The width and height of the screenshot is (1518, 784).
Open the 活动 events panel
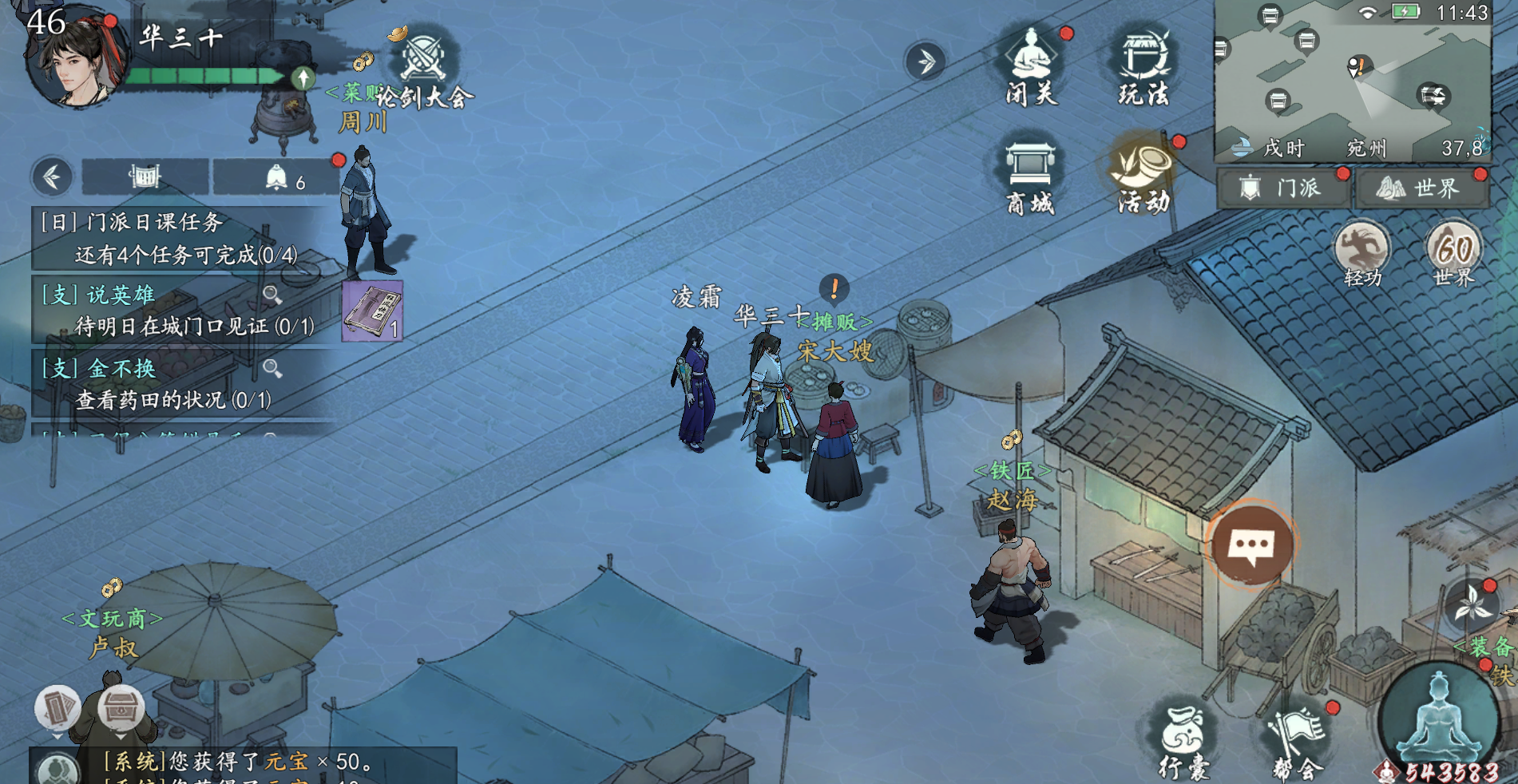pyautogui.click(x=1143, y=176)
